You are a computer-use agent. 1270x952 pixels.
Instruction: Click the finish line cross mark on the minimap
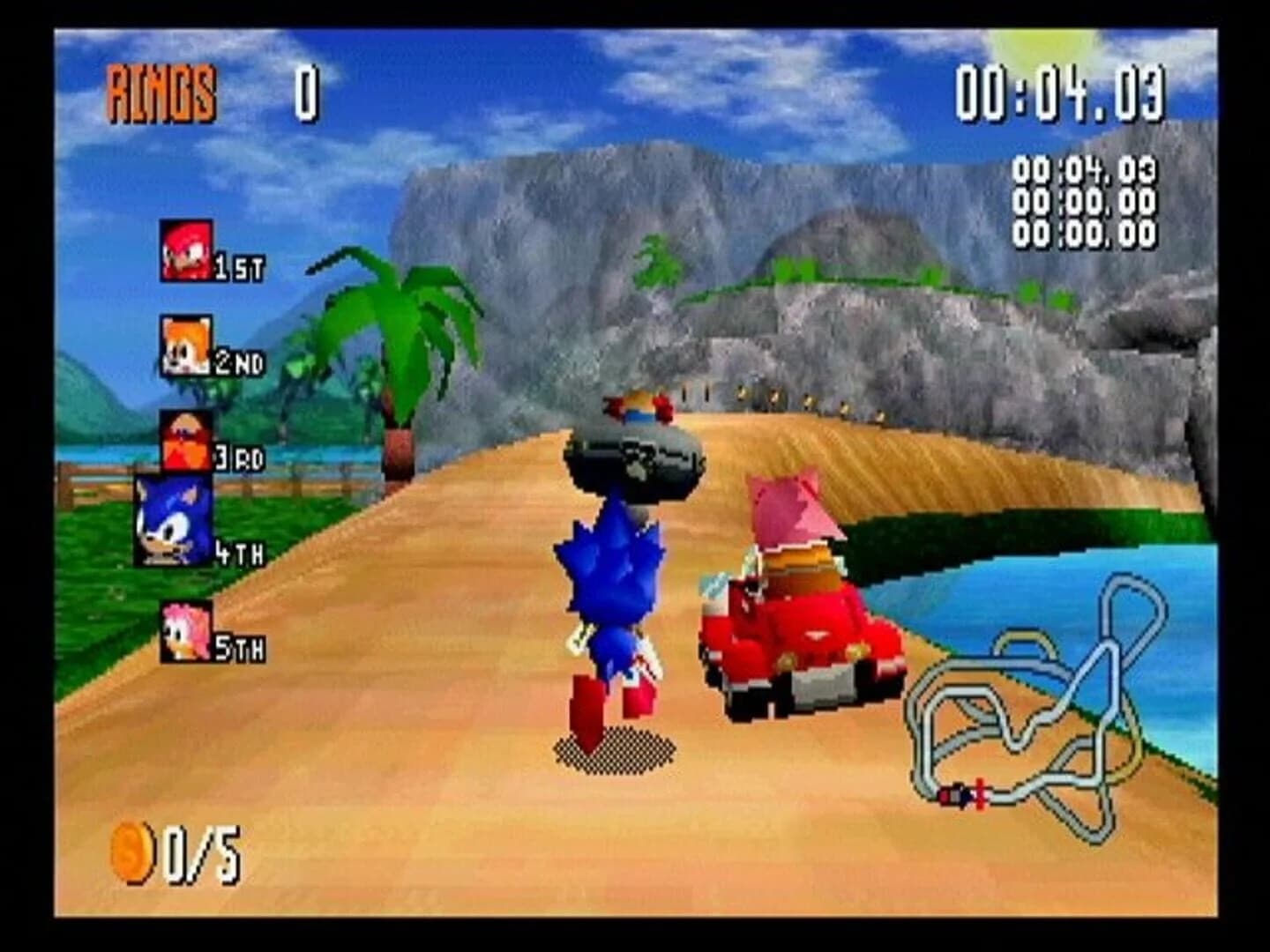click(978, 791)
